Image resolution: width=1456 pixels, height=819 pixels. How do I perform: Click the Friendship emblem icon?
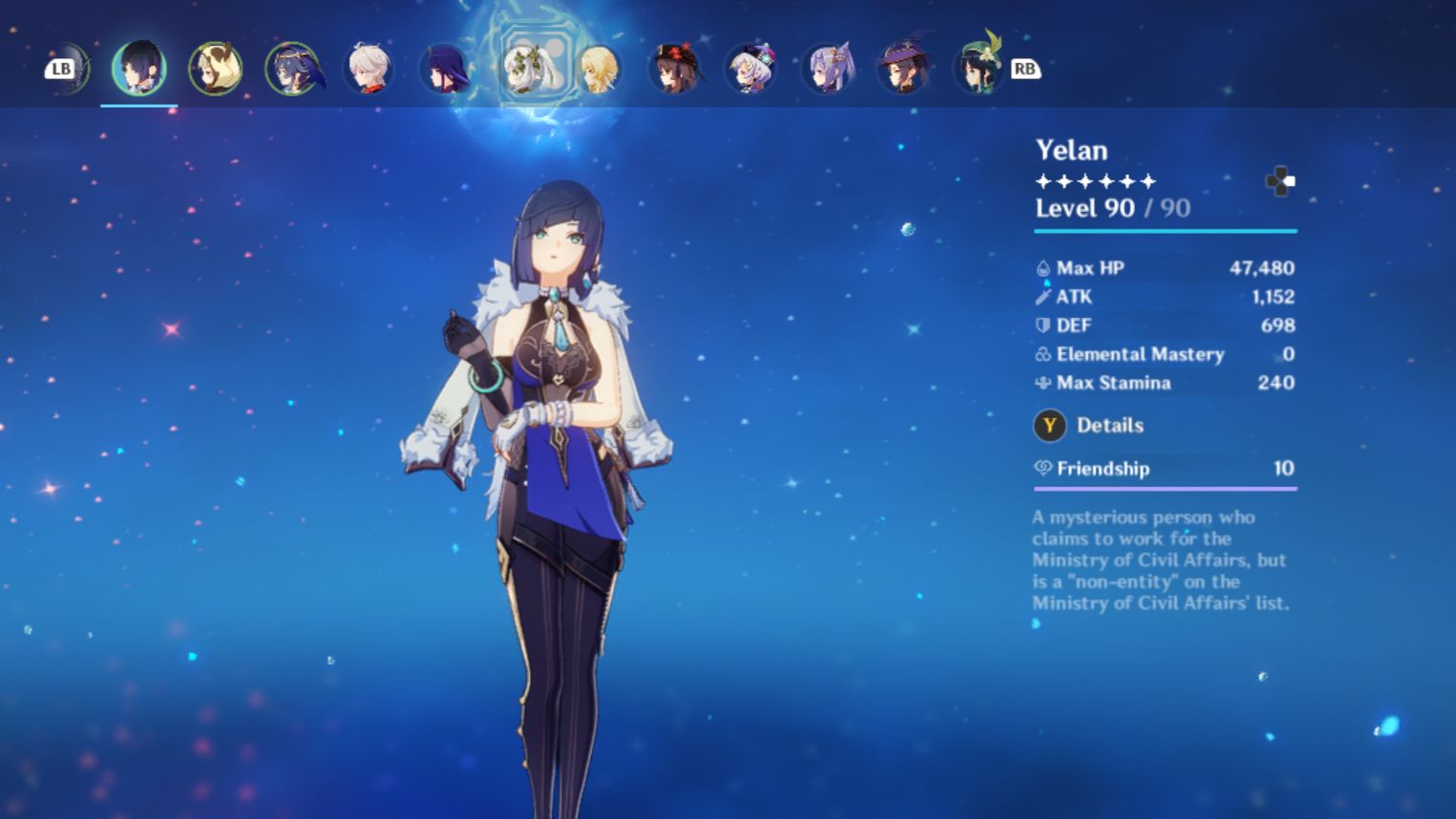1044,469
